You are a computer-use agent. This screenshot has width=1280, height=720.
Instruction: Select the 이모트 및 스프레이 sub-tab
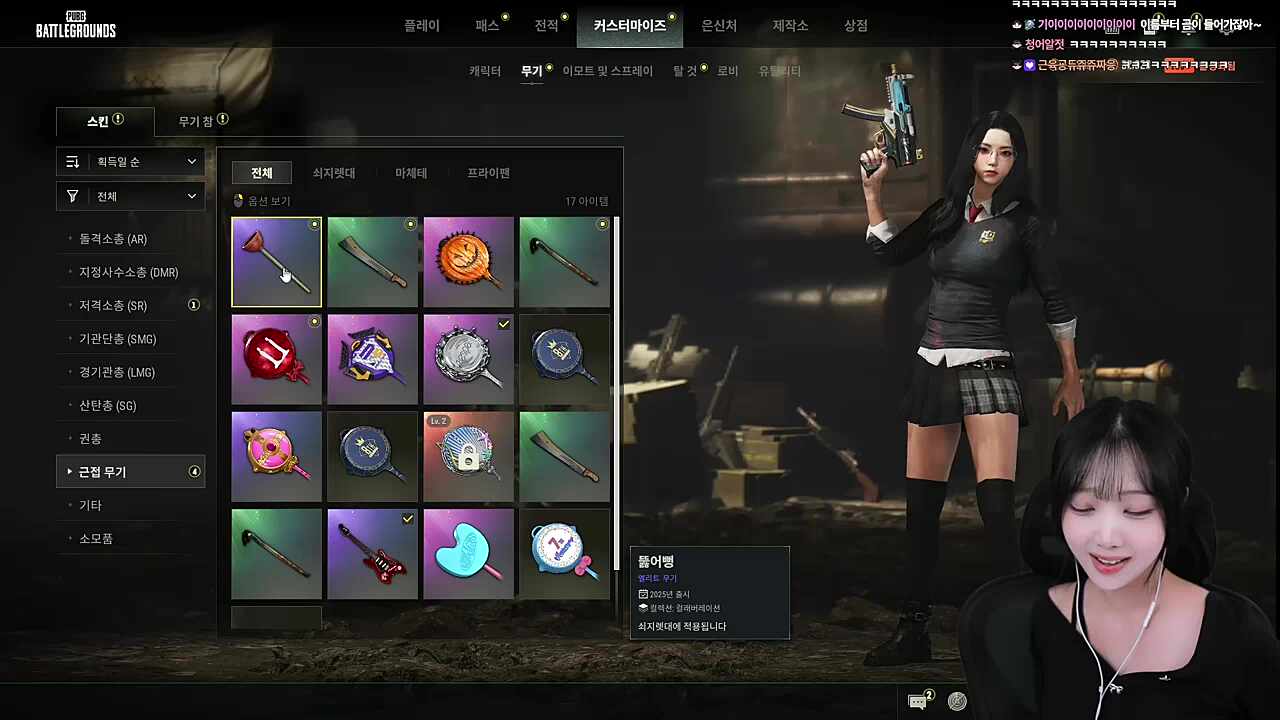click(607, 71)
